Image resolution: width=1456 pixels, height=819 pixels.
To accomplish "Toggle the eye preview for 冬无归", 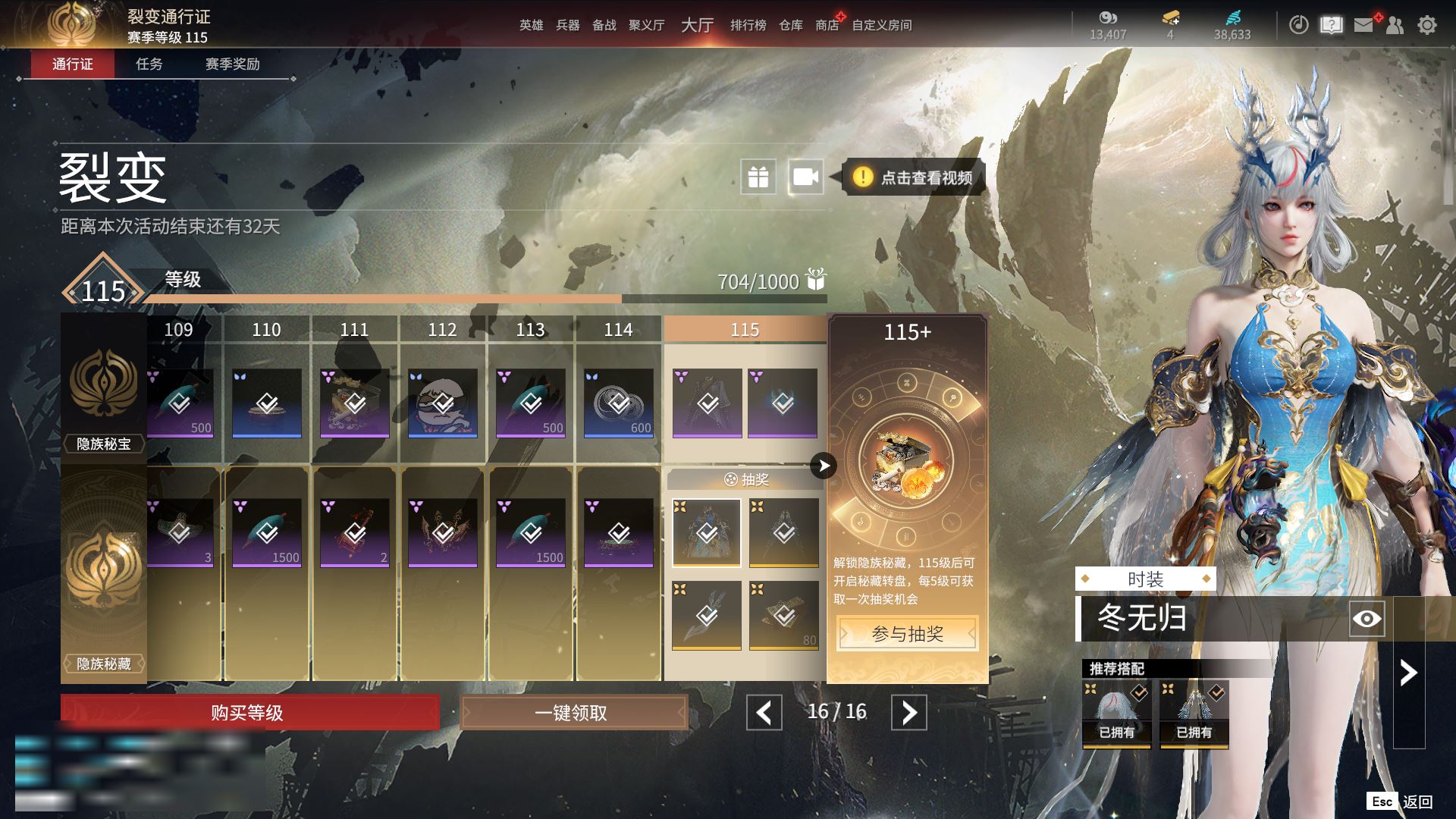I will click(x=1367, y=619).
